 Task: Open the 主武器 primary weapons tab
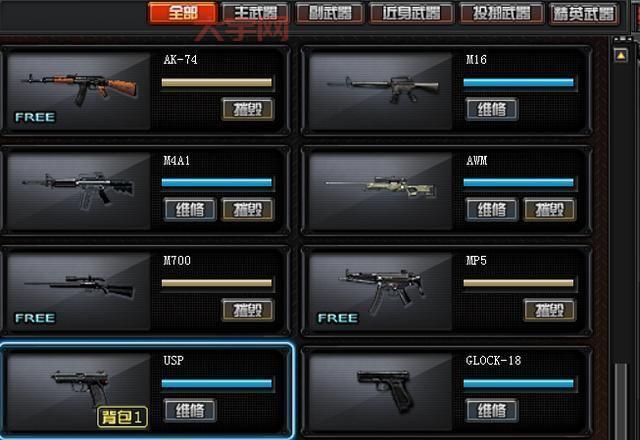pyautogui.click(x=255, y=13)
